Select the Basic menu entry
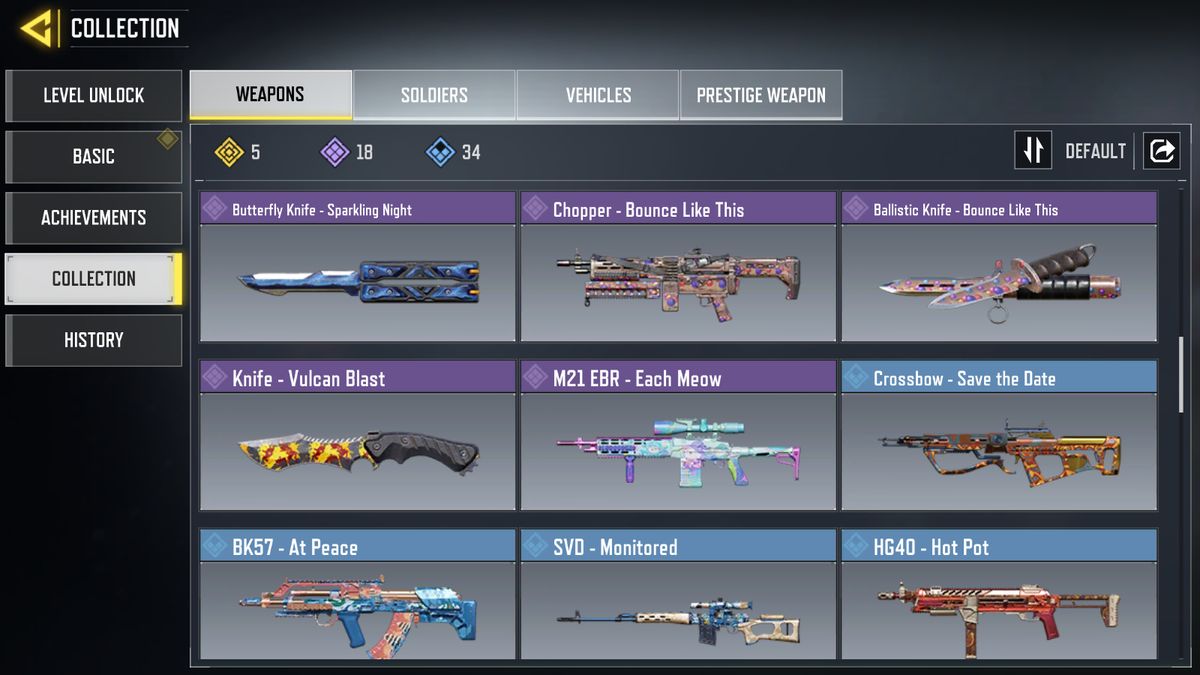1200x675 pixels. [94, 157]
